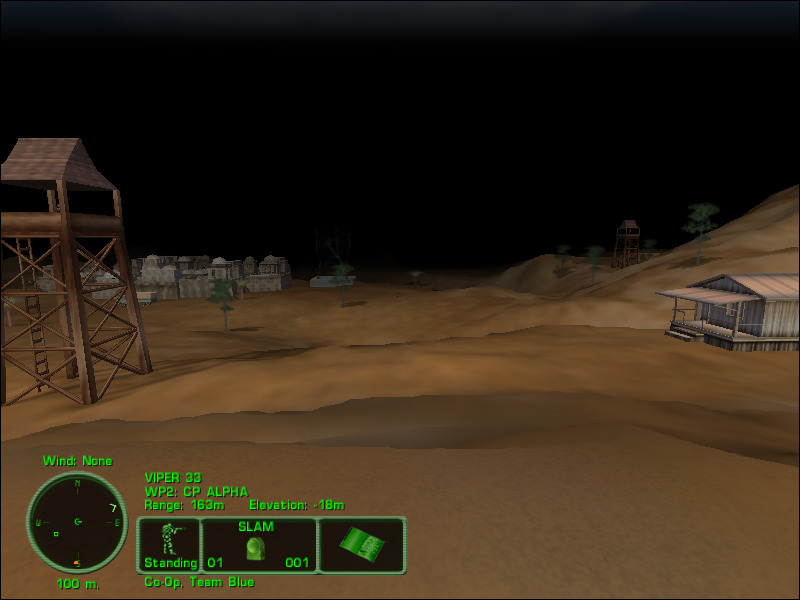
Task: Open the green folded map item slot
Action: pyautogui.click(x=361, y=545)
